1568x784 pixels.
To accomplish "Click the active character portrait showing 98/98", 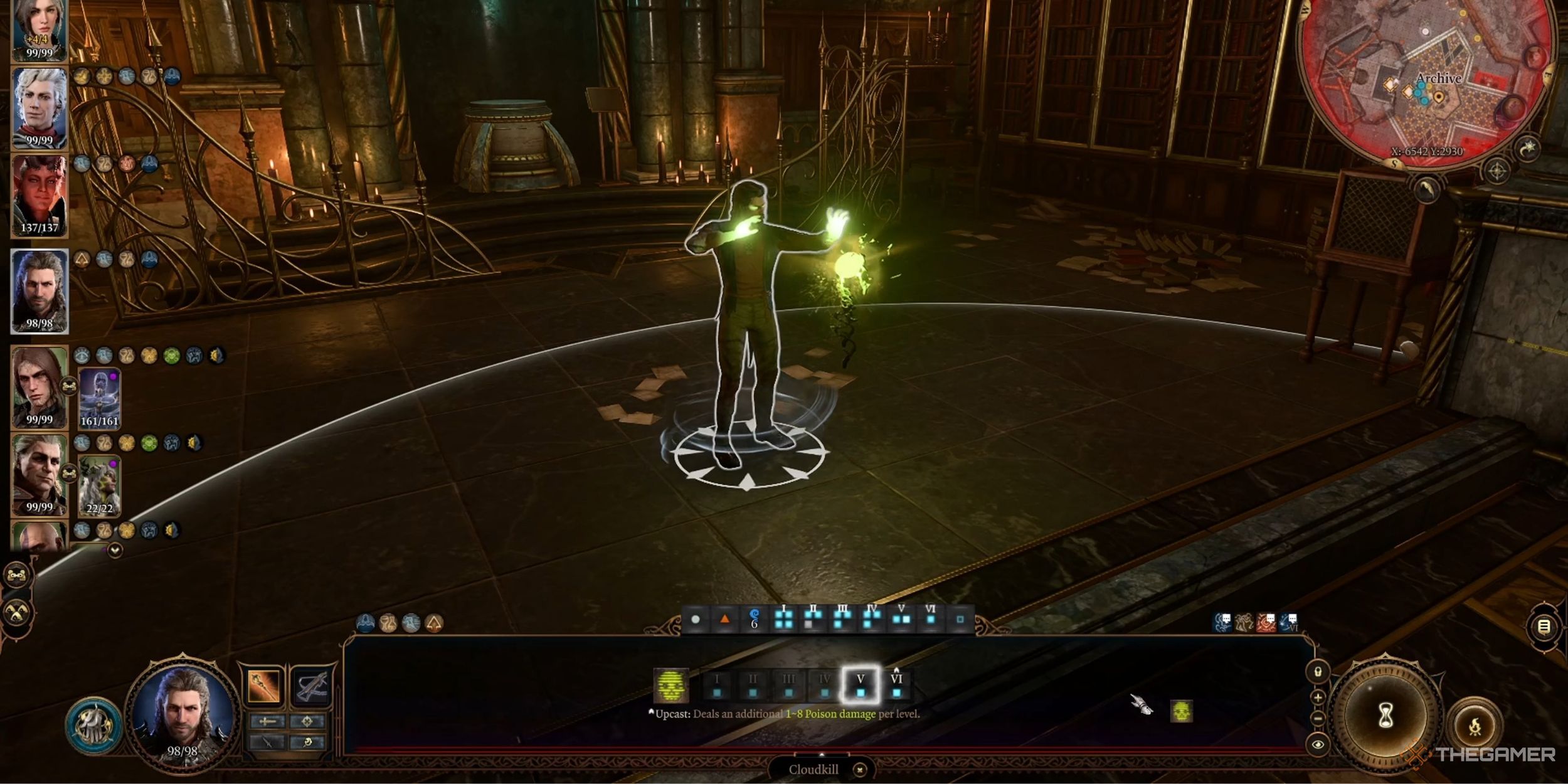I will 182,715.
